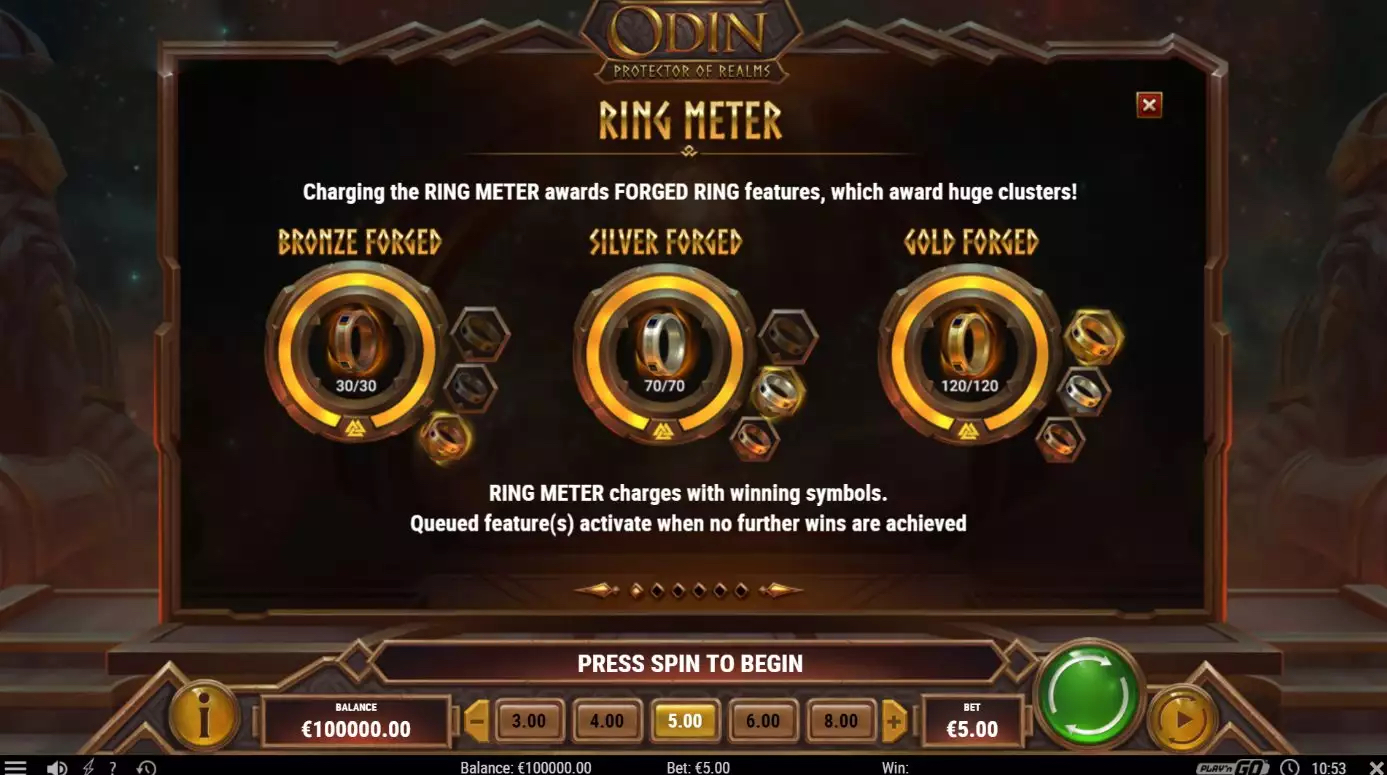This screenshot has height=775, width=1387.
Task: Decrease the bet with the minus button
Action: (477, 721)
